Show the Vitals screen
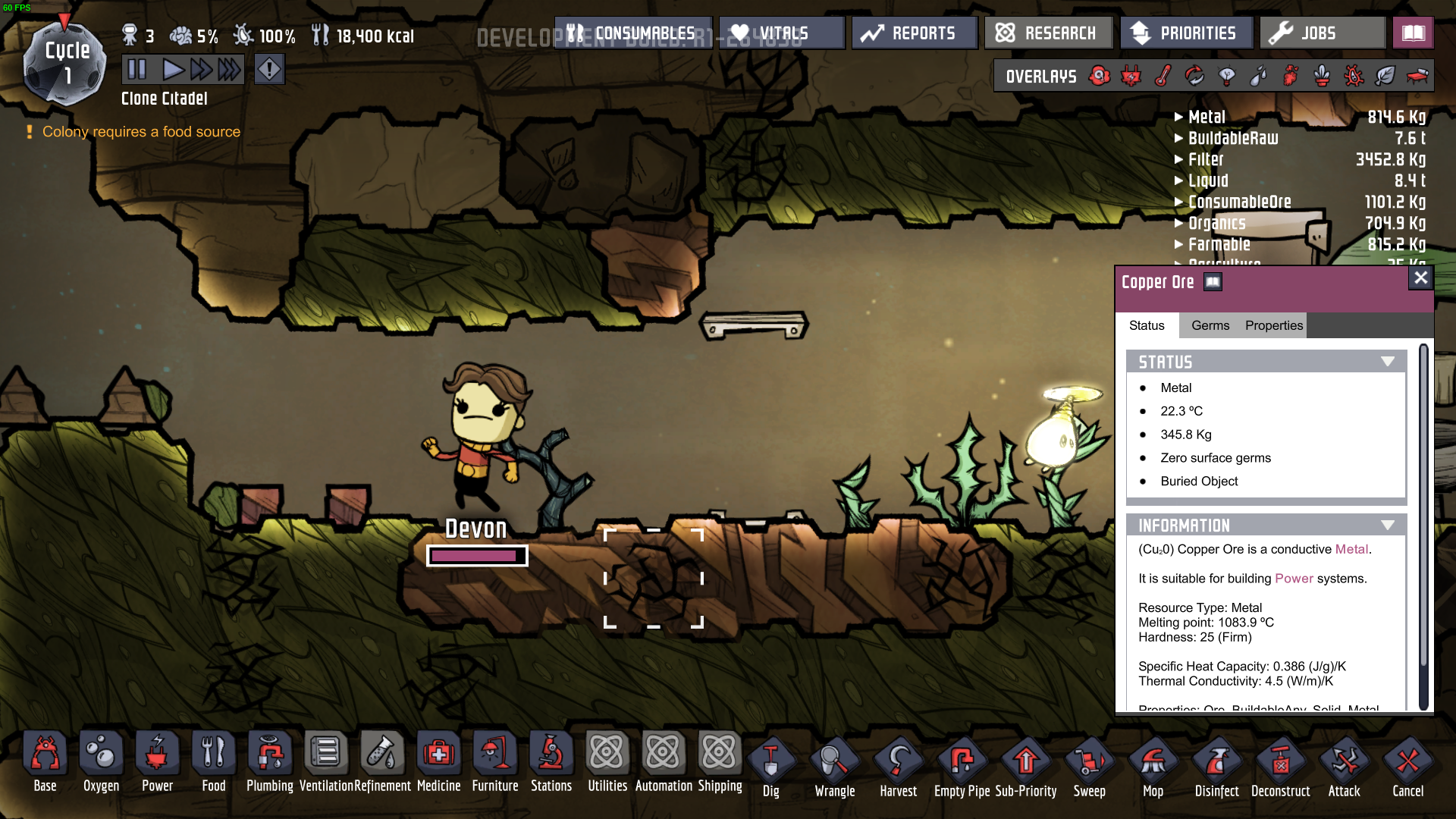Screen dimensions: 1456x819 (781, 33)
